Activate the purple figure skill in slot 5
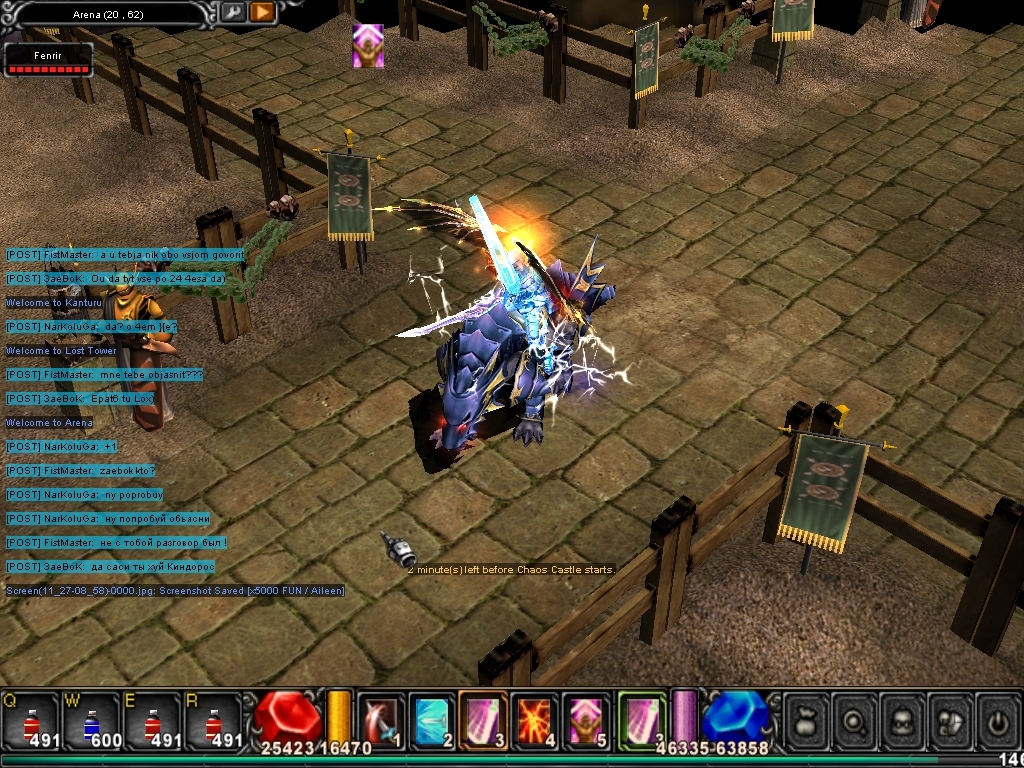The width and height of the screenshot is (1024, 768). coord(587,718)
